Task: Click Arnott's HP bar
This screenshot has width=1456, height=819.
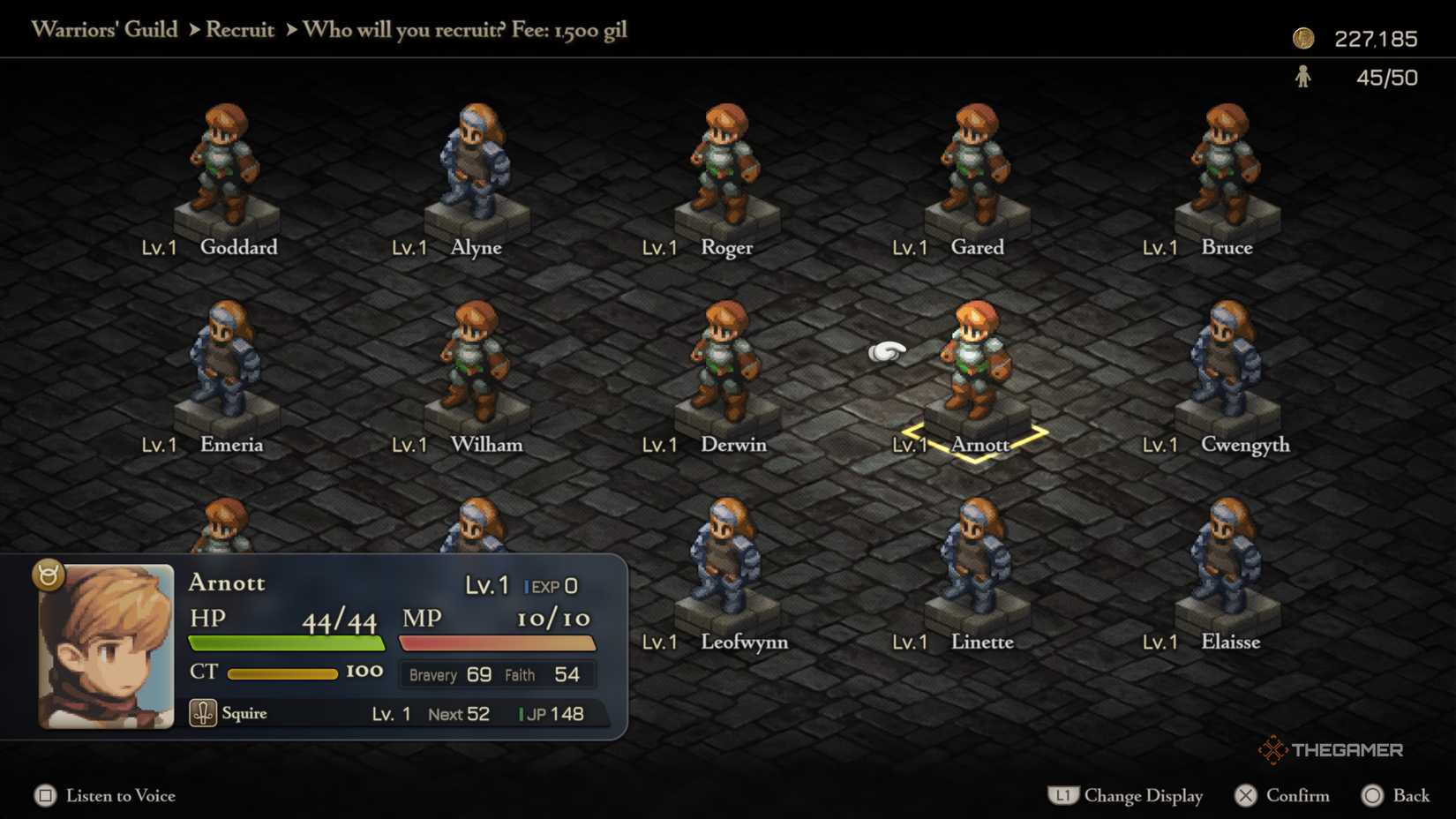Action: coord(285,642)
